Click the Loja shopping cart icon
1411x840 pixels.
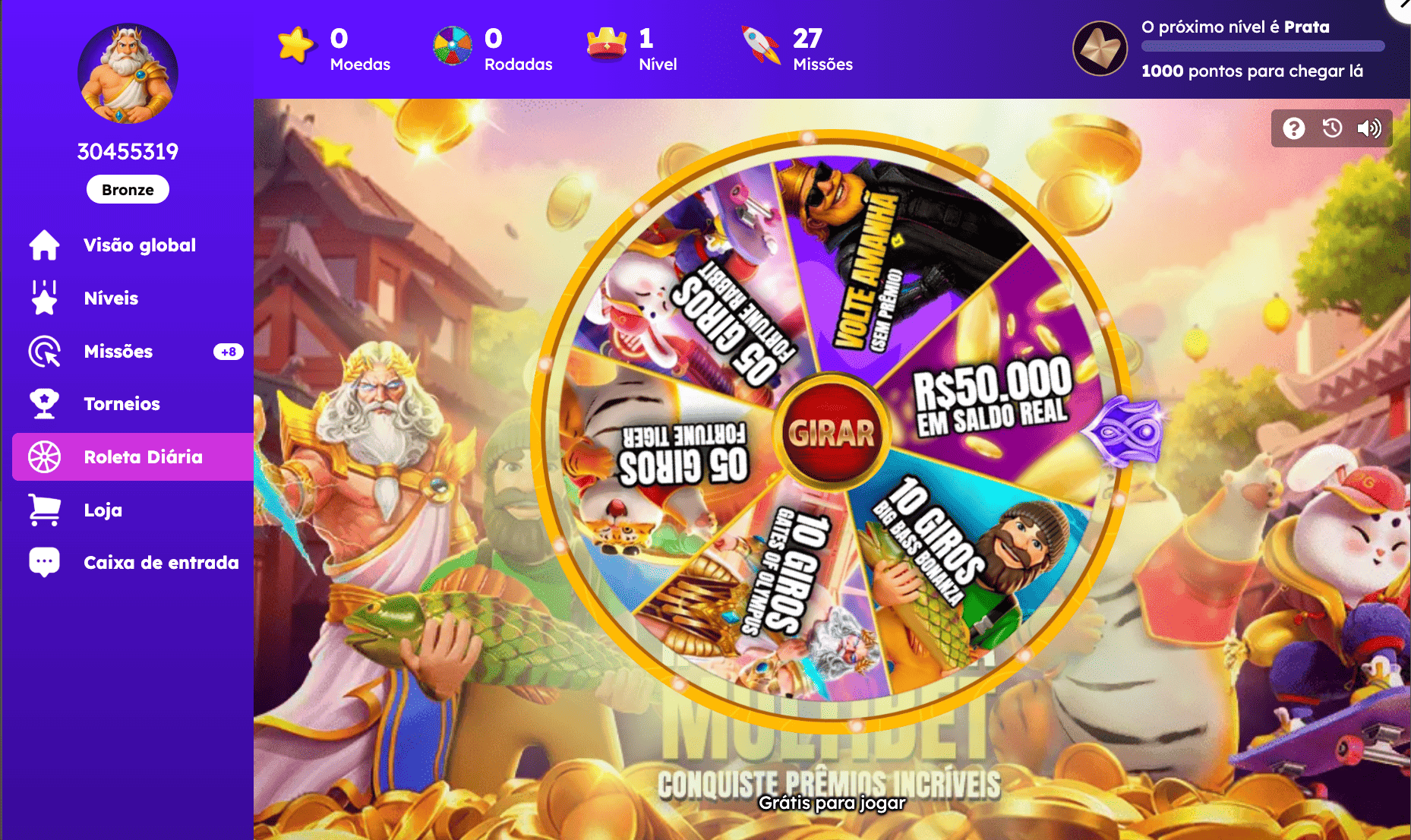tap(44, 510)
